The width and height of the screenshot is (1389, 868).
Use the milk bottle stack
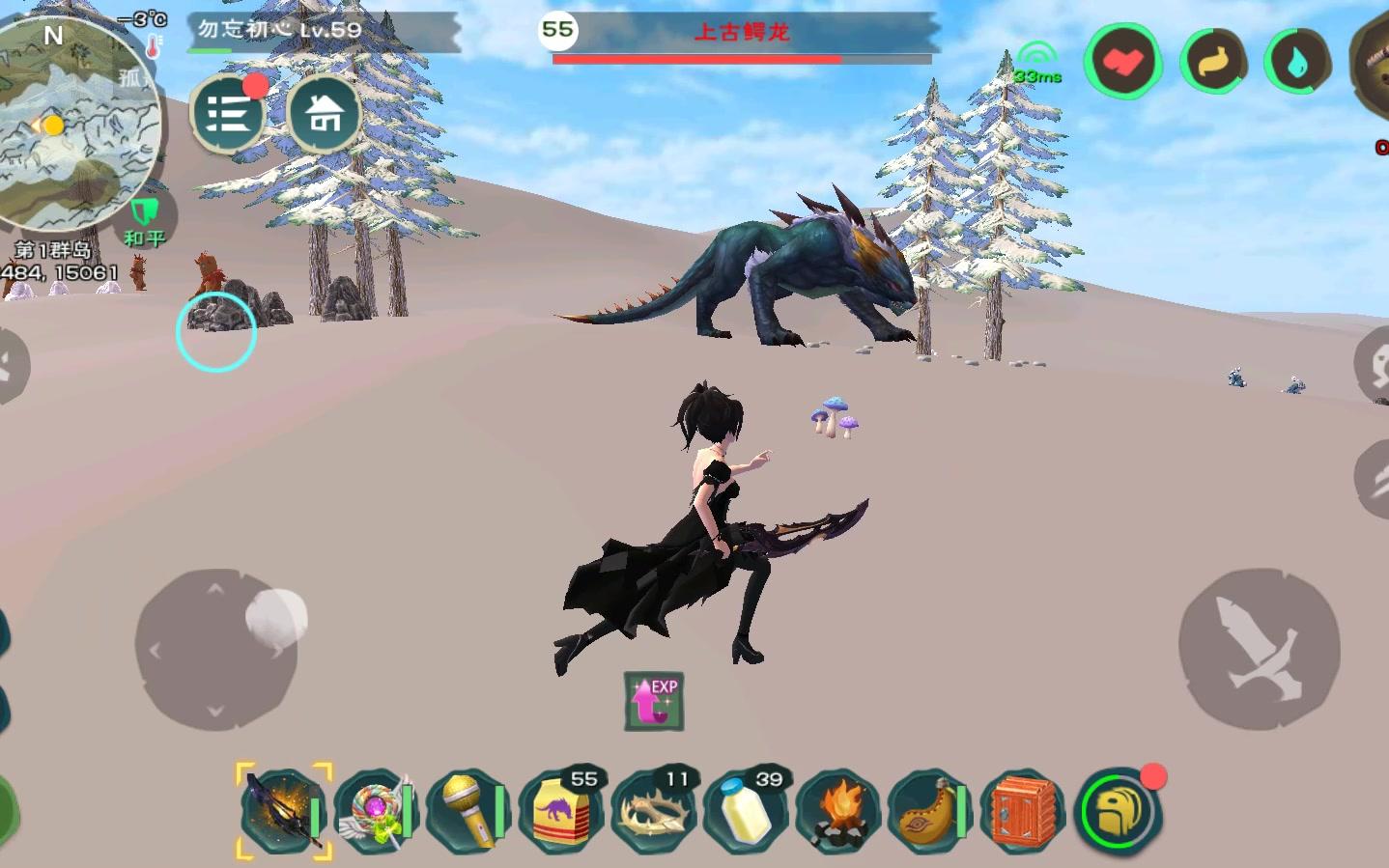pyautogui.click(x=747, y=812)
